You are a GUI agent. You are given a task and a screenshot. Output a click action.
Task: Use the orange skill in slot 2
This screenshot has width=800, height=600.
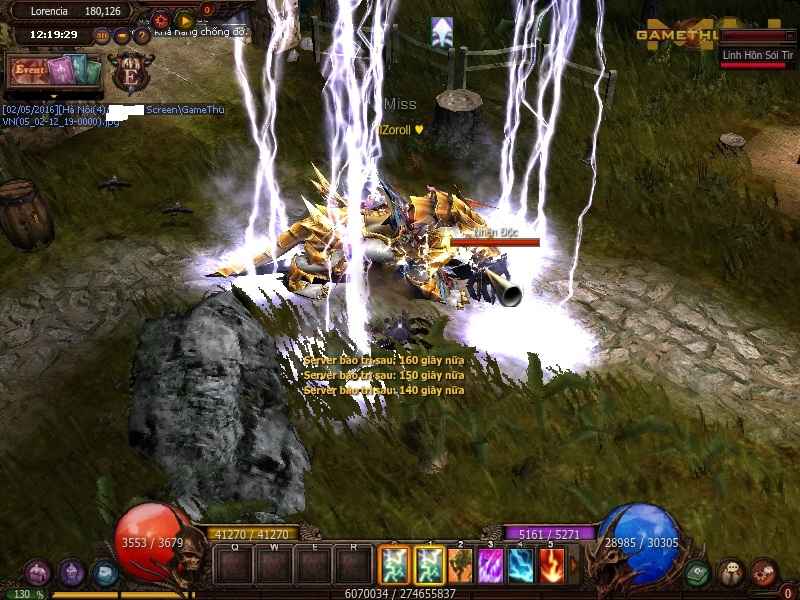[460, 566]
